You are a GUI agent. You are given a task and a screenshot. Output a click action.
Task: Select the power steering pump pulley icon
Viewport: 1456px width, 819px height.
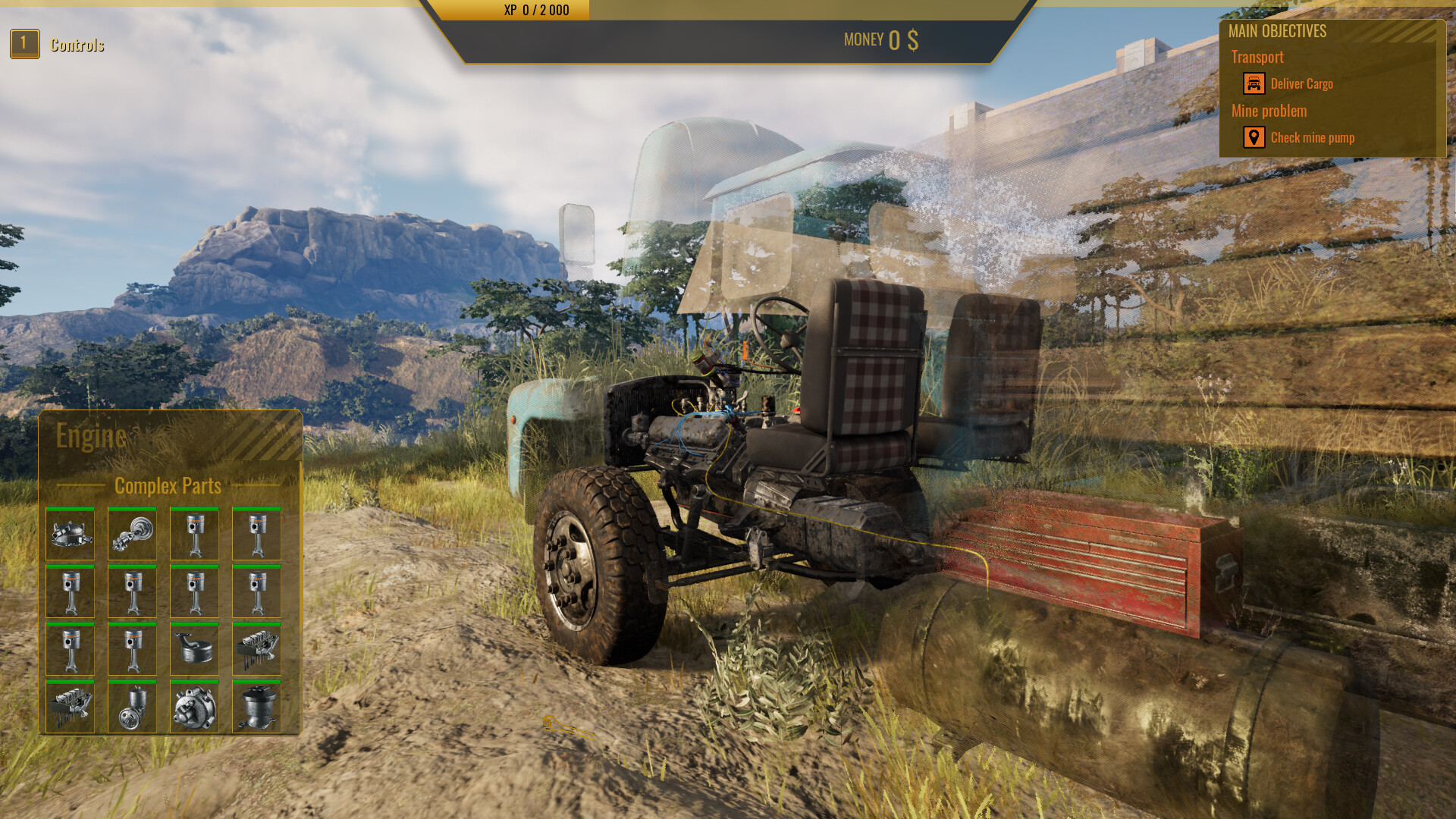coord(132,707)
